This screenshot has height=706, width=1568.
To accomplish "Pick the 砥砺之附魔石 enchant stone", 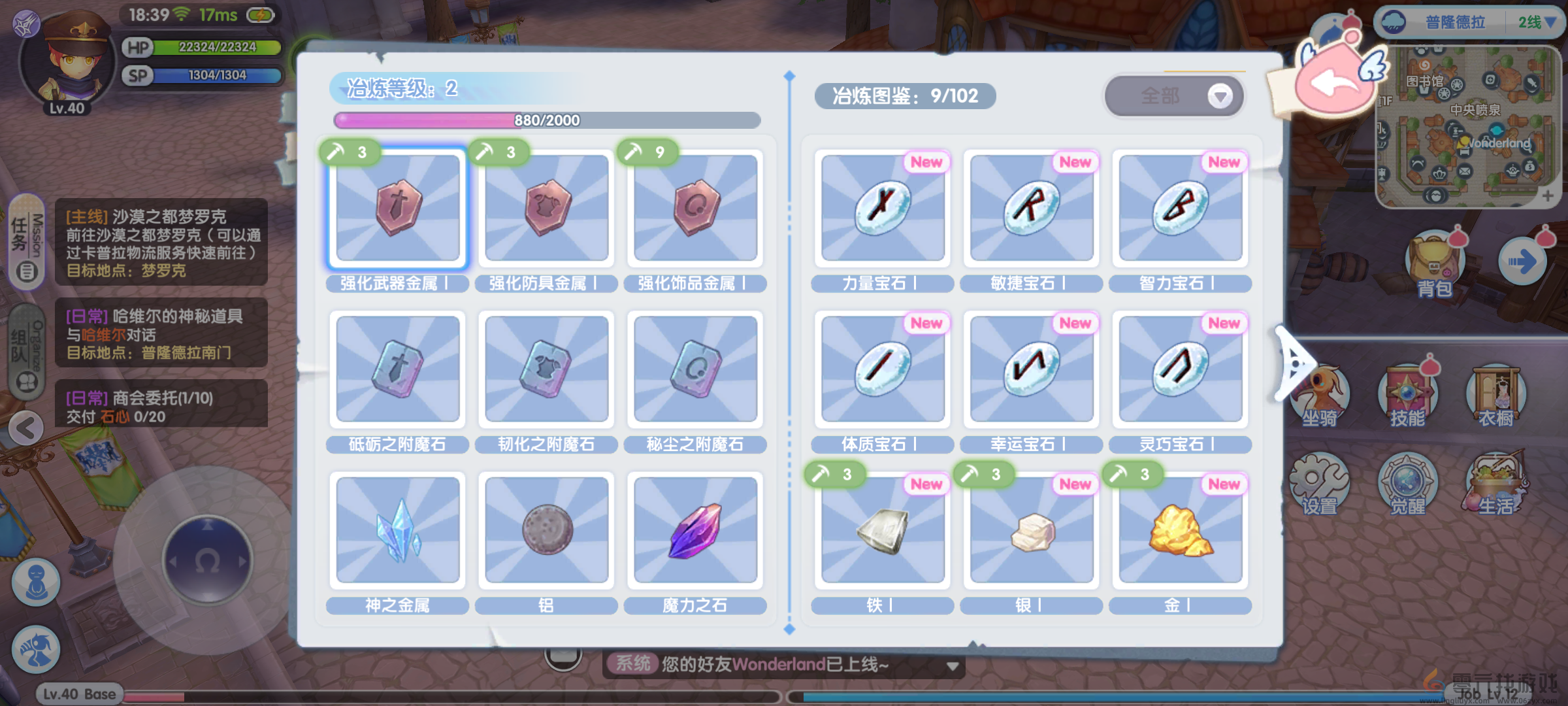I will tap(398, 369).
